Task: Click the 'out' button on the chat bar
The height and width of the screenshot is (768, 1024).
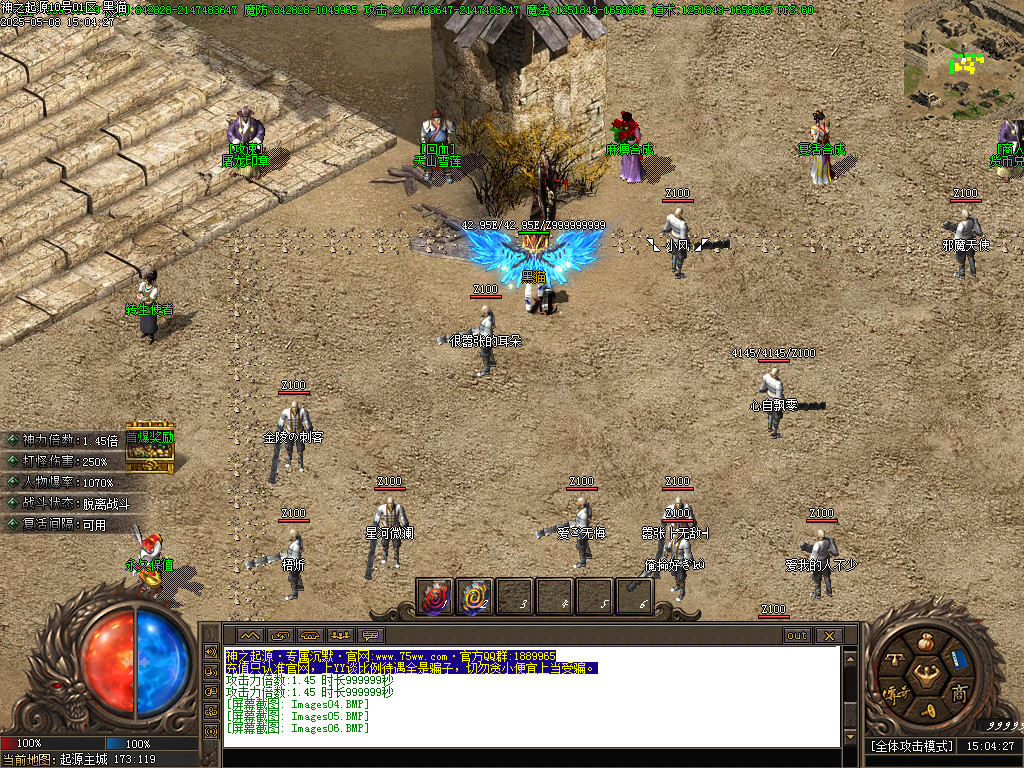Action: (x=797, y=635)
